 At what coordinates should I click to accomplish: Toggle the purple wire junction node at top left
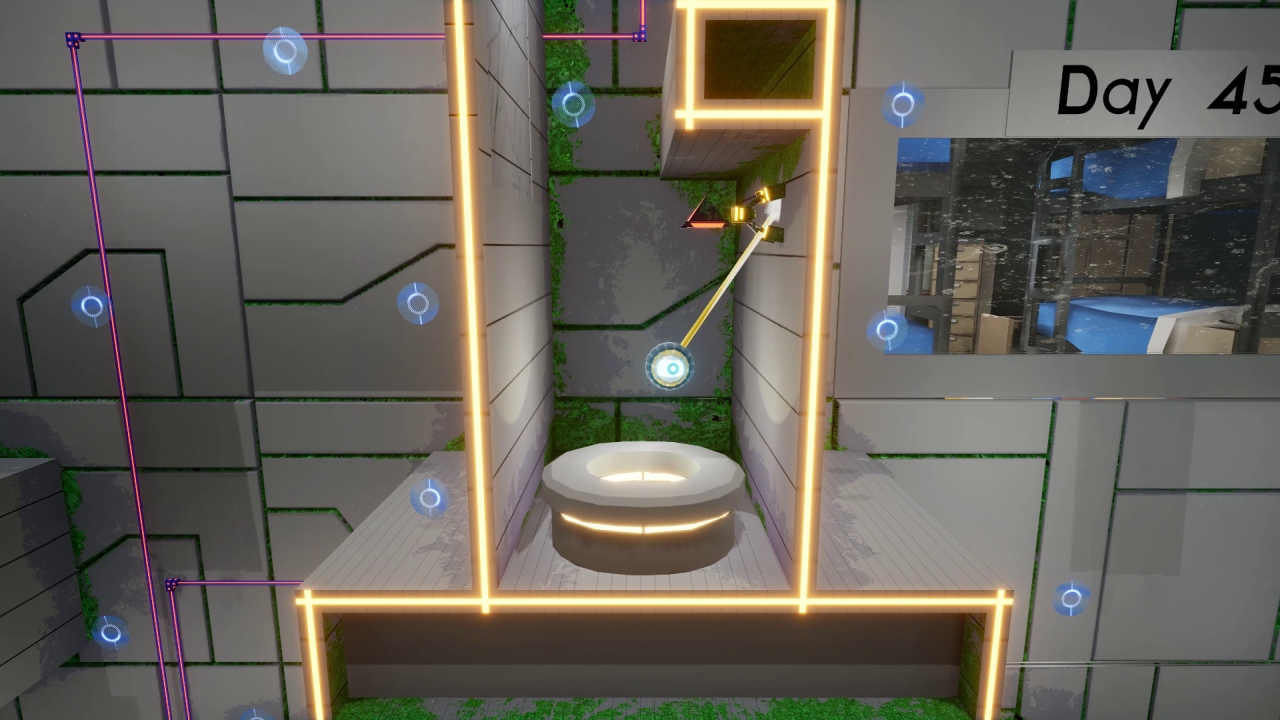pos(70,38)
